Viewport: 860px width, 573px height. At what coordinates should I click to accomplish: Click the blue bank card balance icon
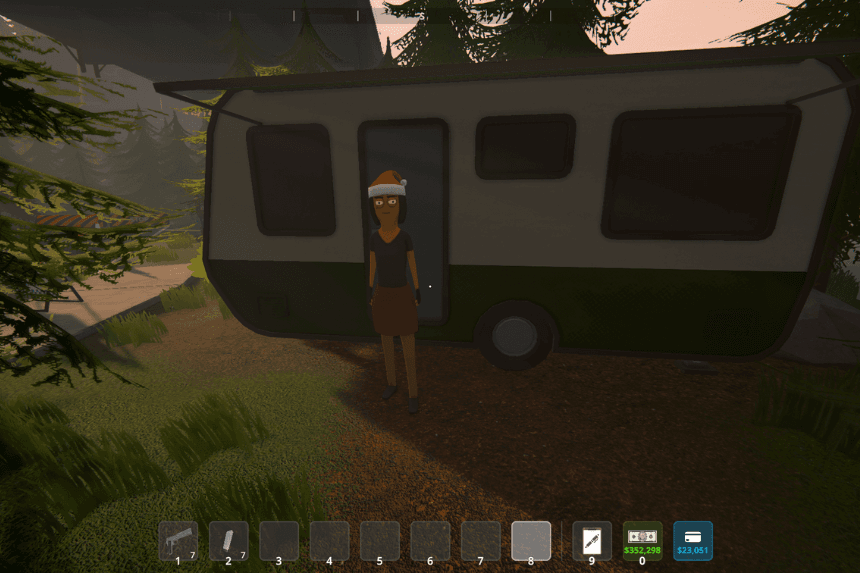(x=693, y=541)
